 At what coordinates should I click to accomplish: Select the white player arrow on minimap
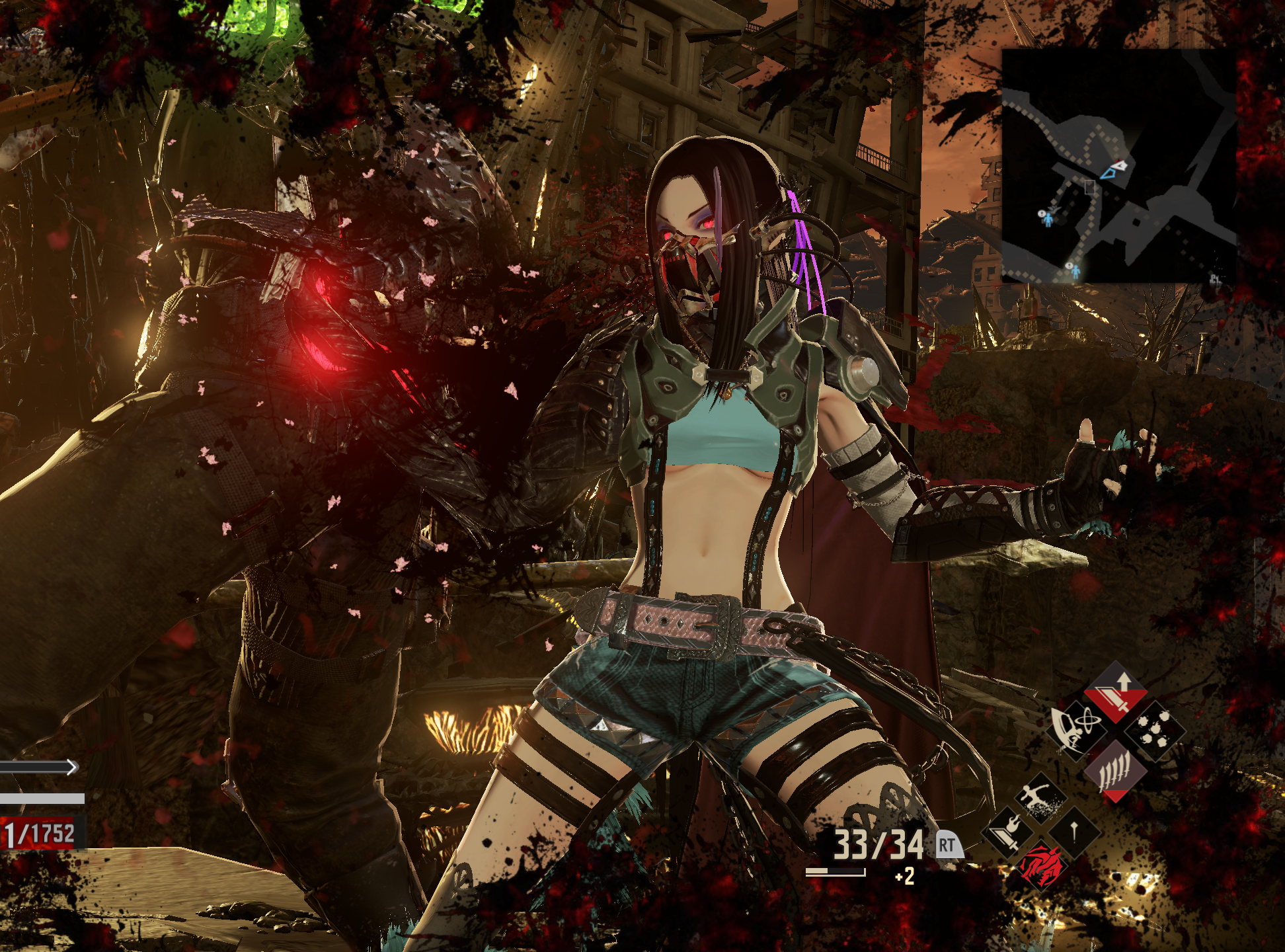pyautogui.click(x=1120, y=164)
